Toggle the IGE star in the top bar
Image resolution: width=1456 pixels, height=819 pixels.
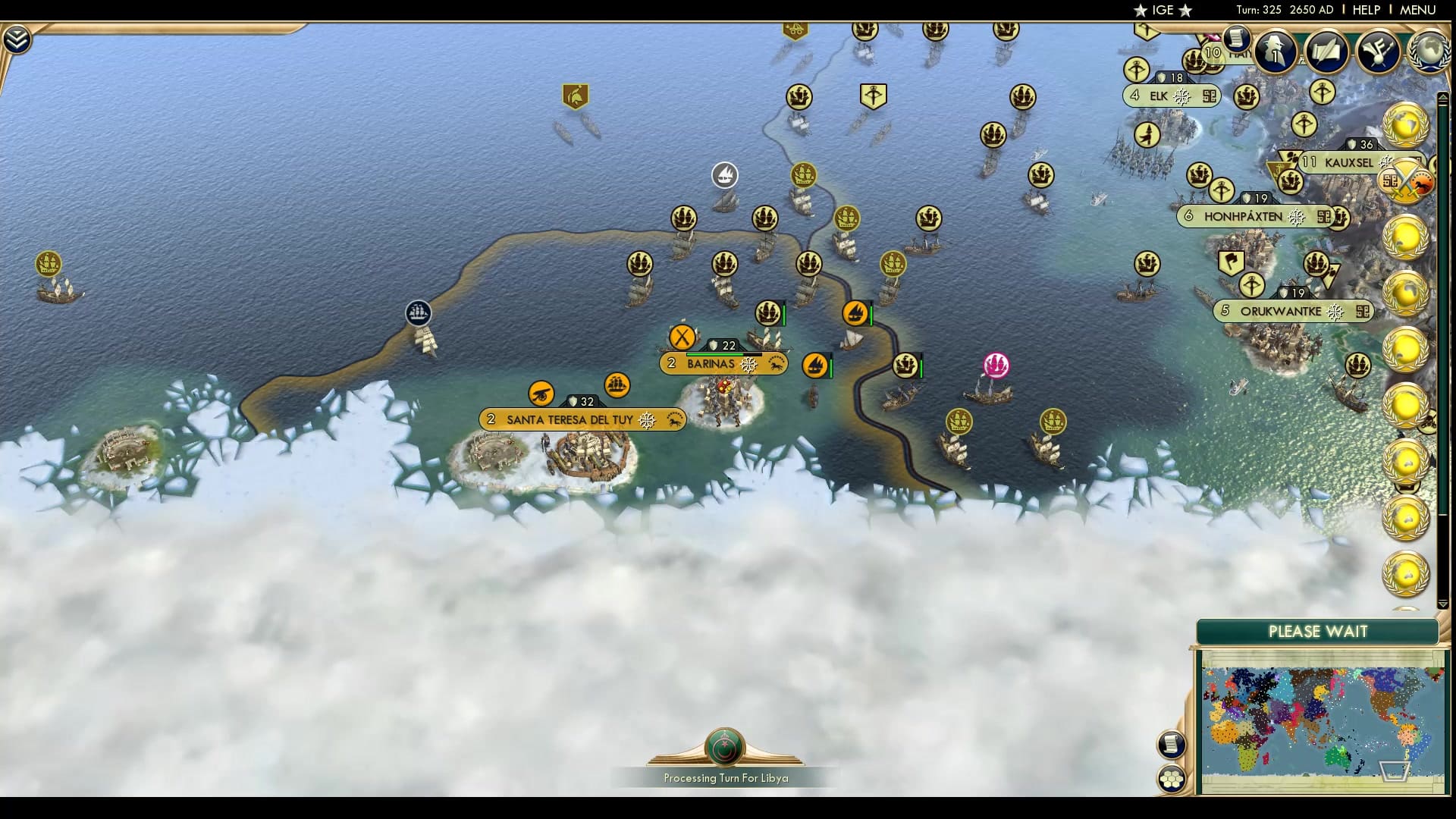click(x=1141, y=11)
